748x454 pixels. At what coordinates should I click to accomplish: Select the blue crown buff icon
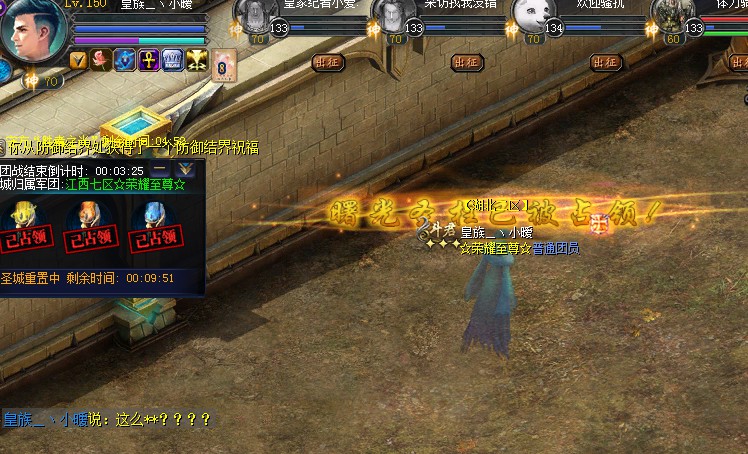point(172,59)
